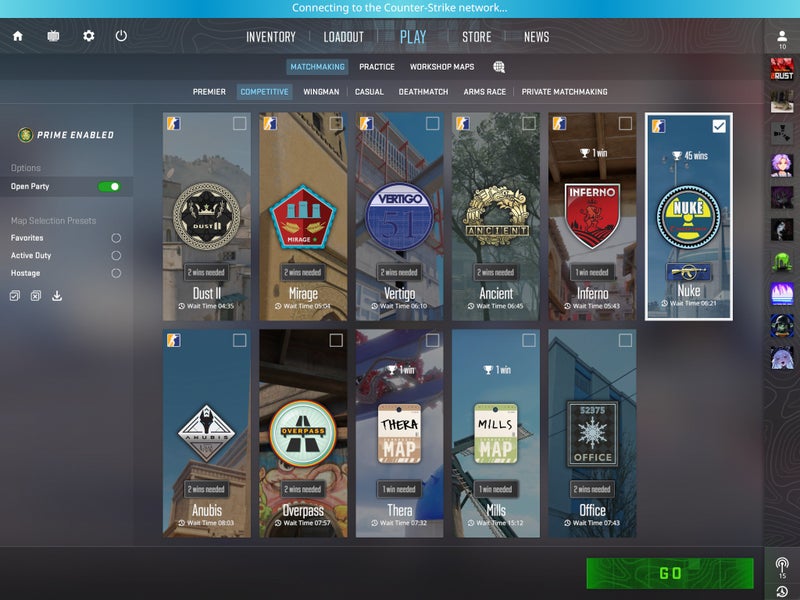Image resolution: width=800 pixels, height=600 pixels.
Task: Show the News section
Action: [x=536, y=37]
